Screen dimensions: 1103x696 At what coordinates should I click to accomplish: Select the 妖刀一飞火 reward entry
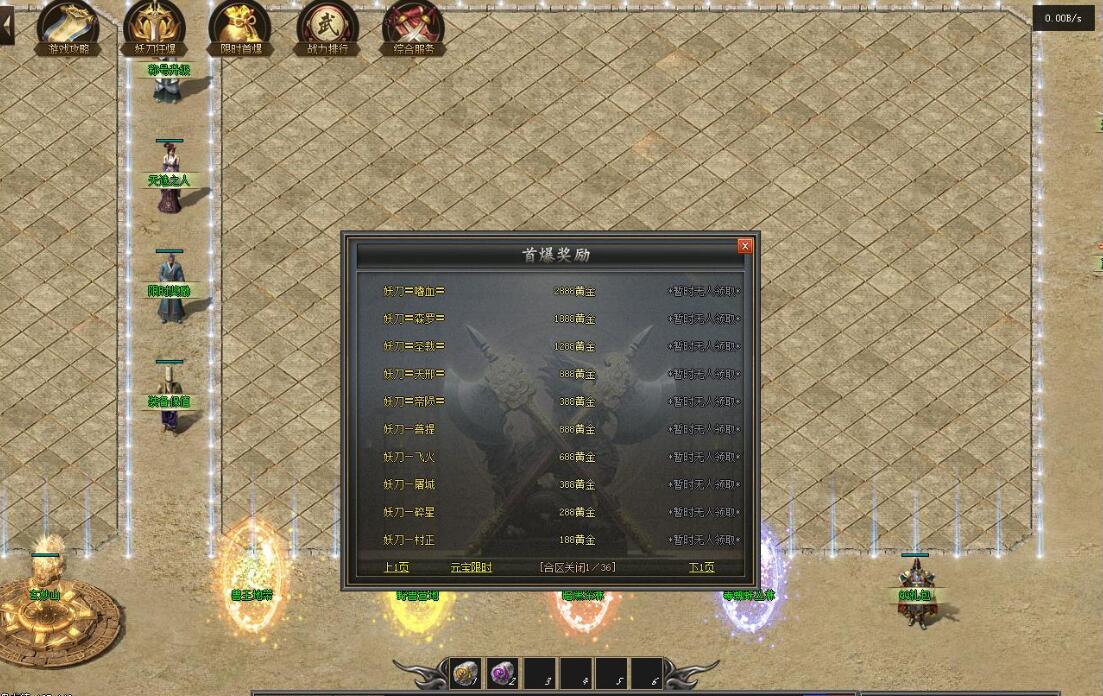[x=409, y=457]
